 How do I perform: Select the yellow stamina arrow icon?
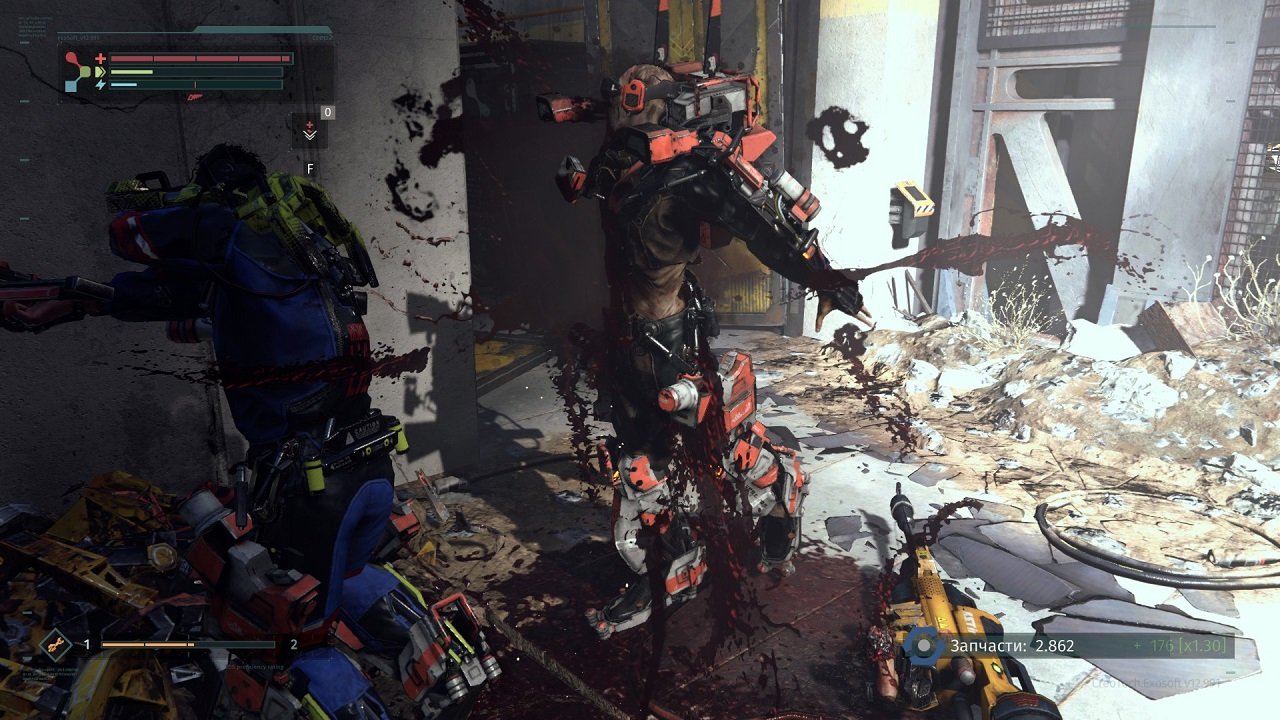(x=100, y=72)
